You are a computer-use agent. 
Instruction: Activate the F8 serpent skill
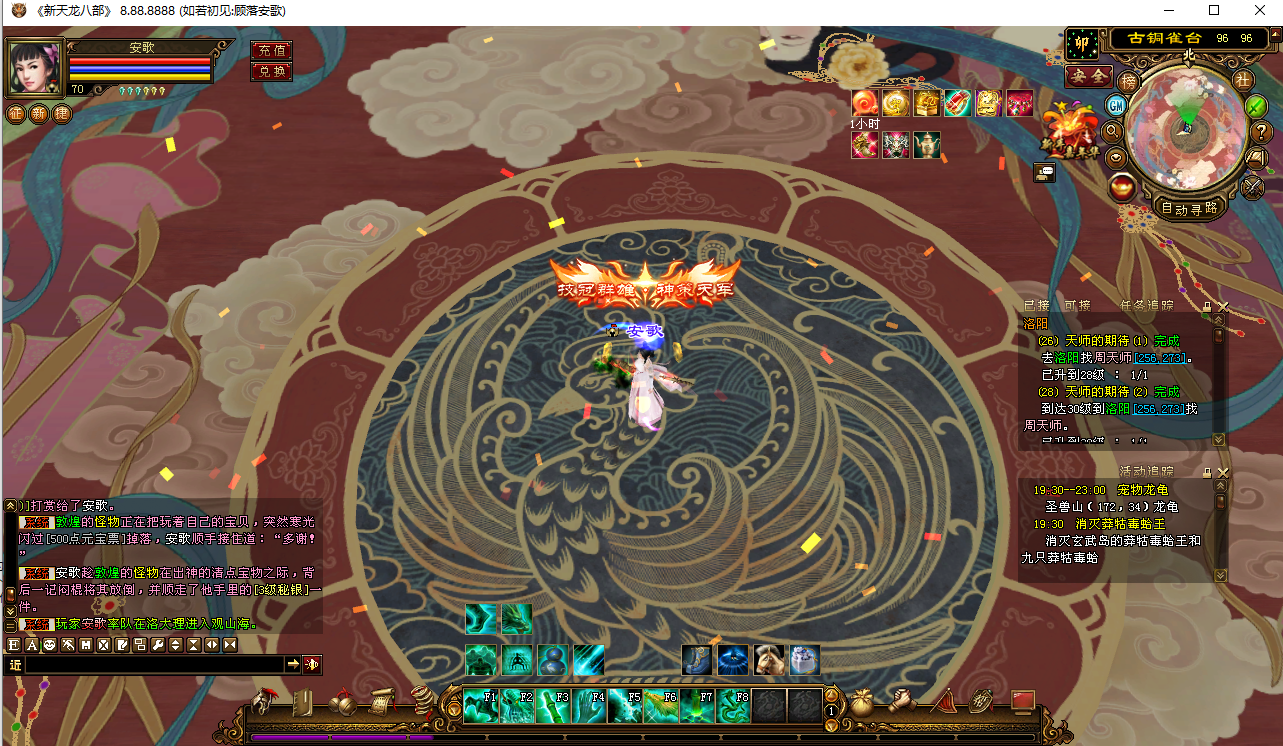coord(732,706)
